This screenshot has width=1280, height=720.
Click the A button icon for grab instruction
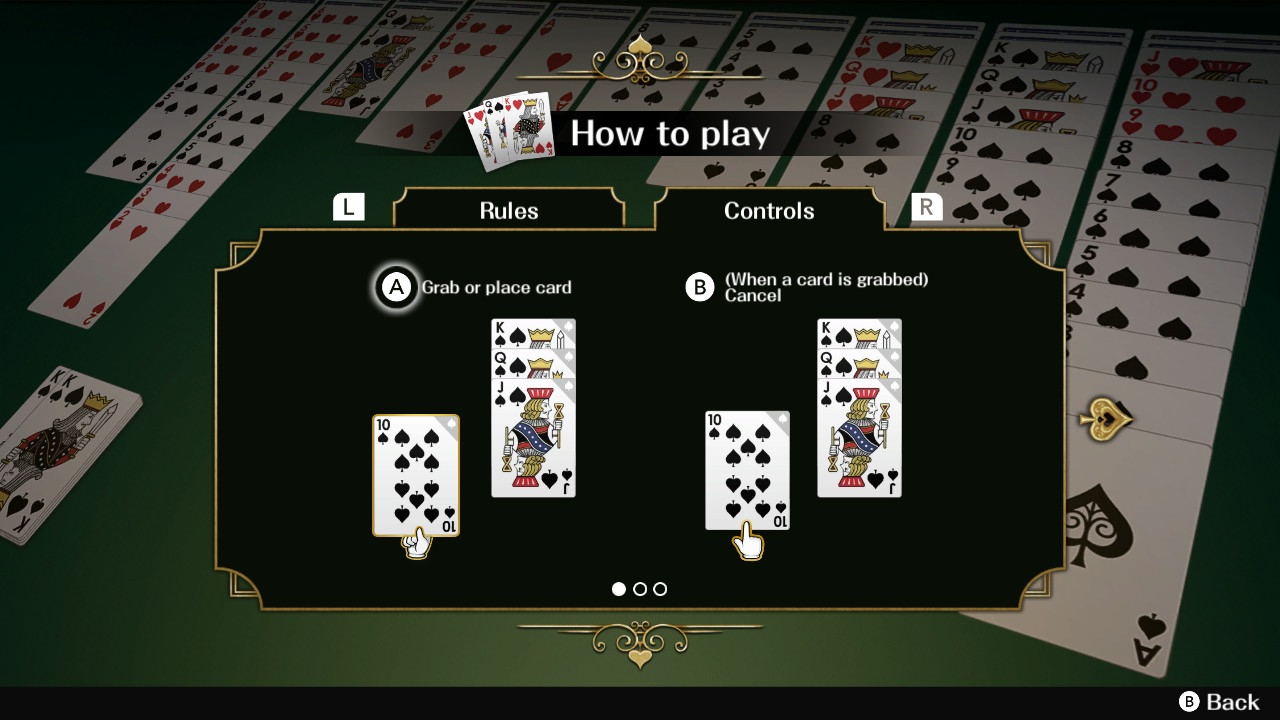[397, 287]
